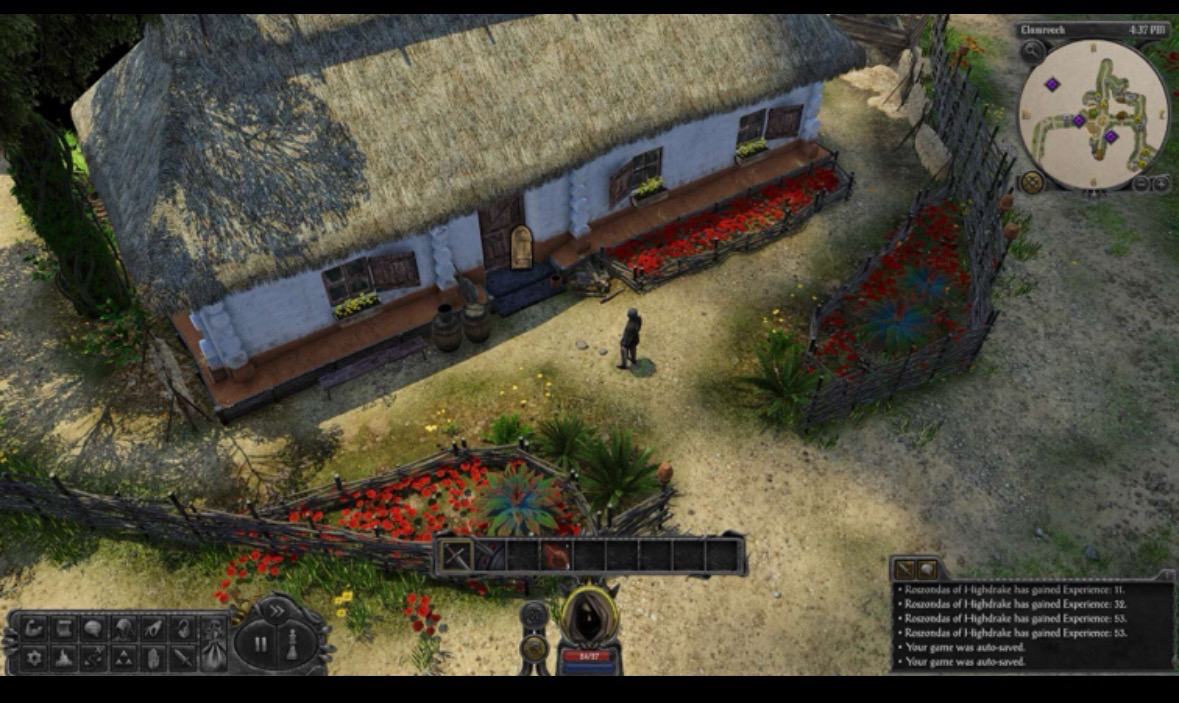This screenshot has width=1179, height=703.
Task: Zoom in the minimap with the plus button
Action: point(1162,184)
